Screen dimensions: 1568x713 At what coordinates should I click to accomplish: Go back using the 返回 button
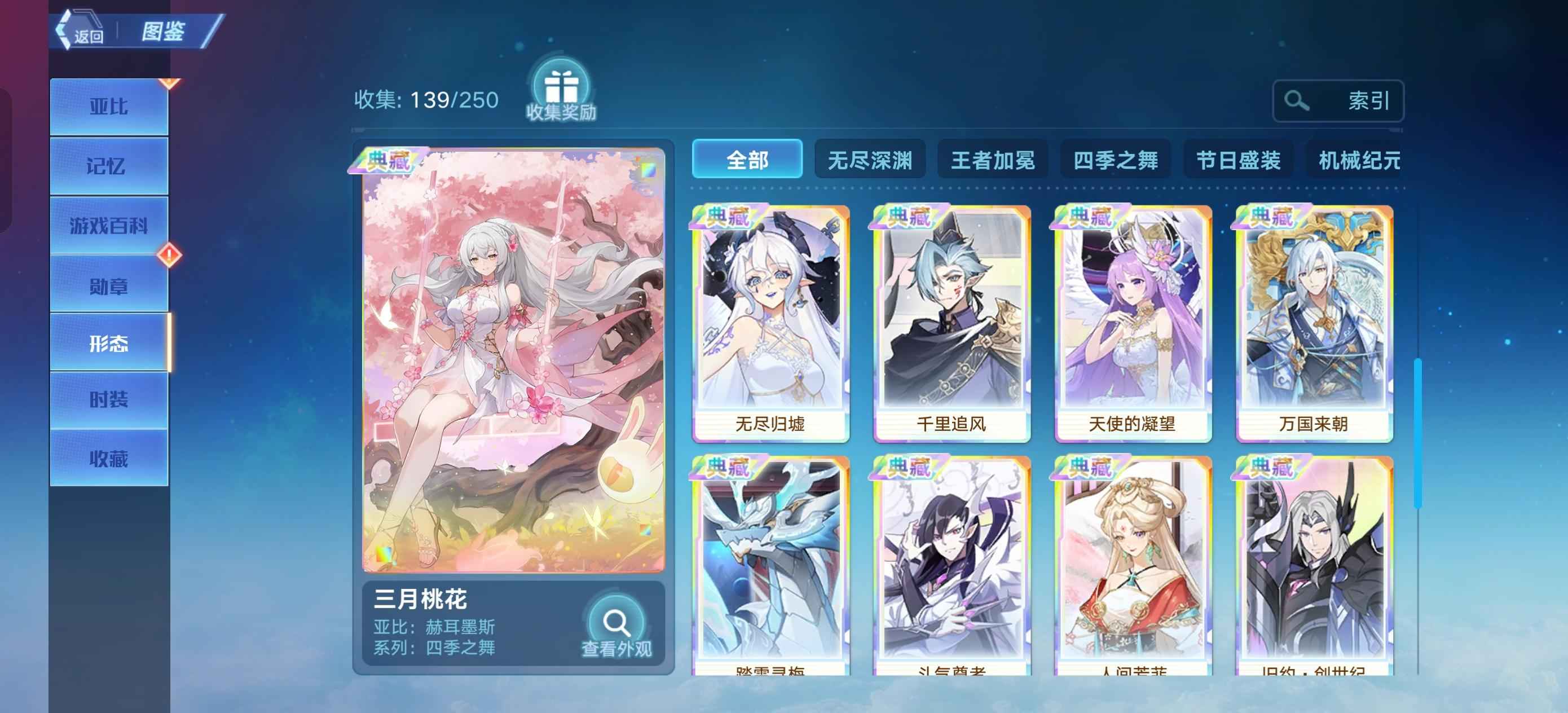click(x=82, y=33)
